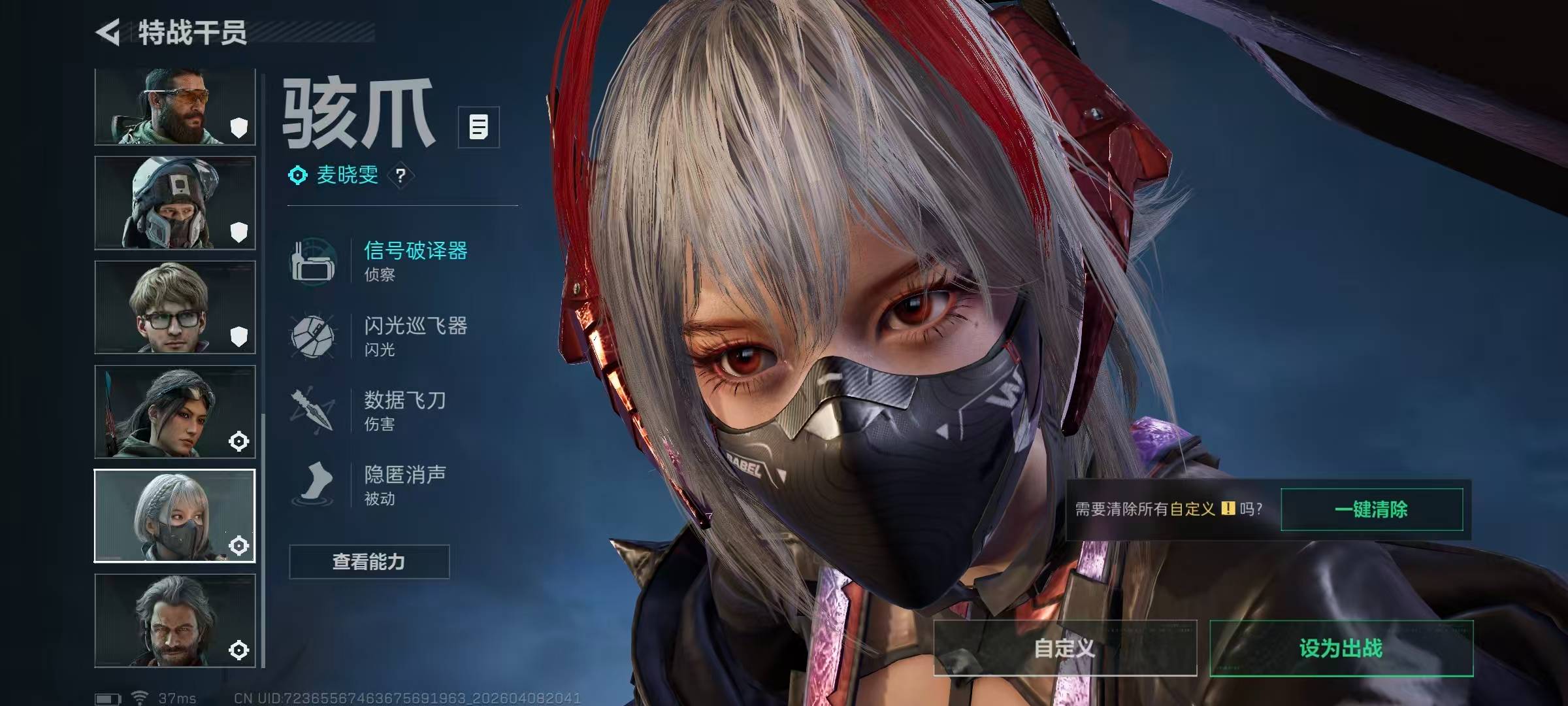This screenshot has width=1568, height=706.
Task: Choose the grey-haired bearded man portrait
Action: tap(174, 620)
